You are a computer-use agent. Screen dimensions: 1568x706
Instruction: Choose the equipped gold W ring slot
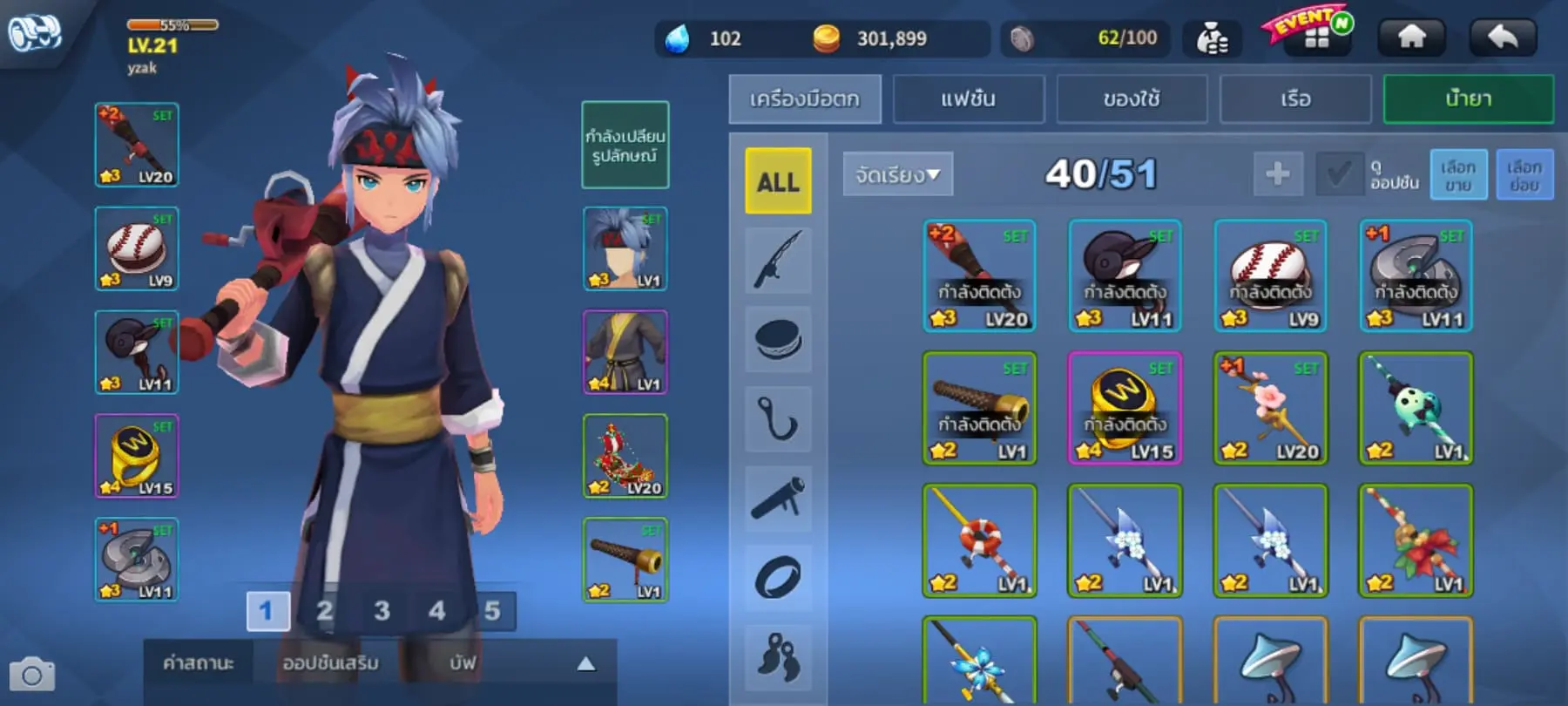click(x=137, y=456)
